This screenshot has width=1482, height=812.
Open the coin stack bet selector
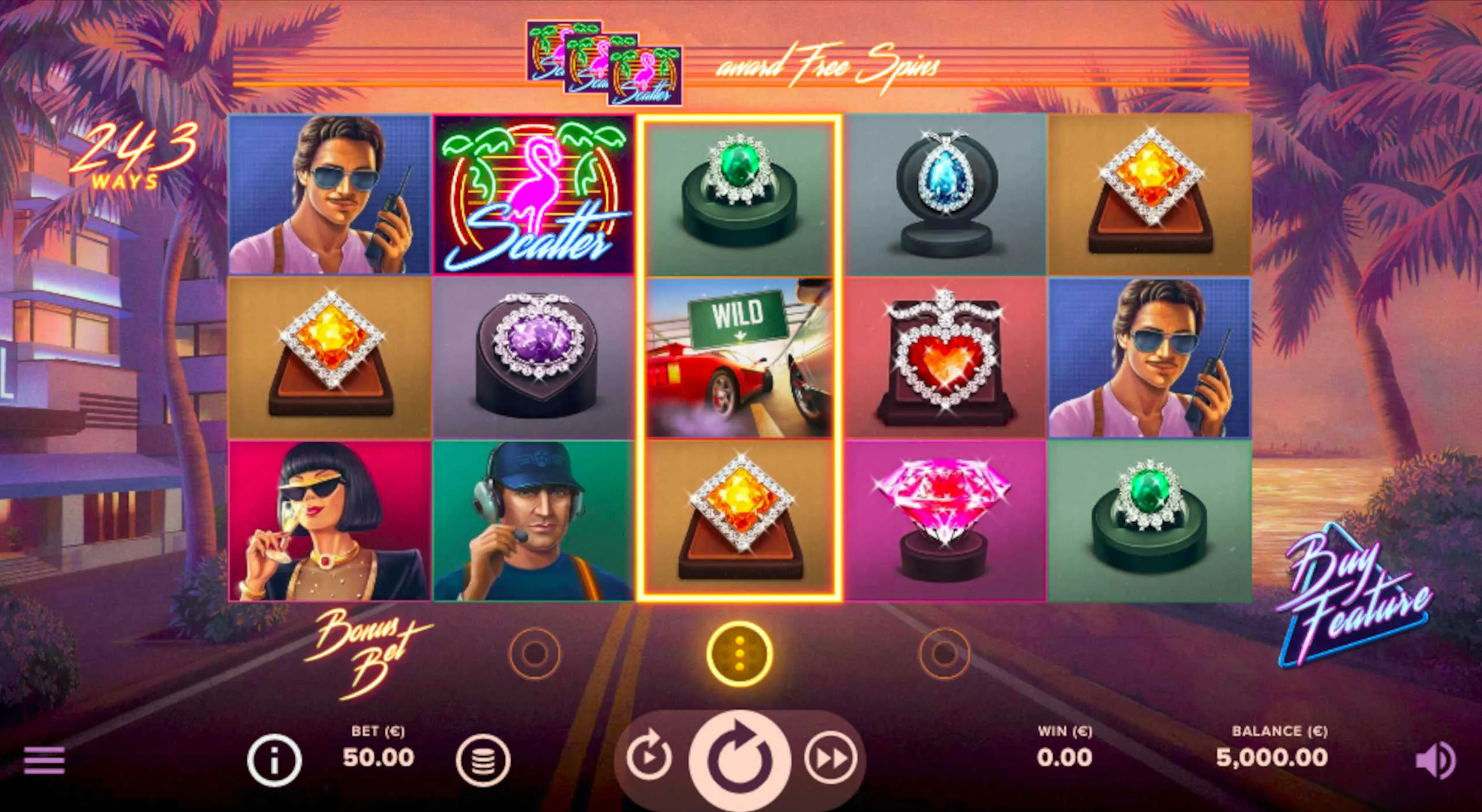(x=483, y=760)
